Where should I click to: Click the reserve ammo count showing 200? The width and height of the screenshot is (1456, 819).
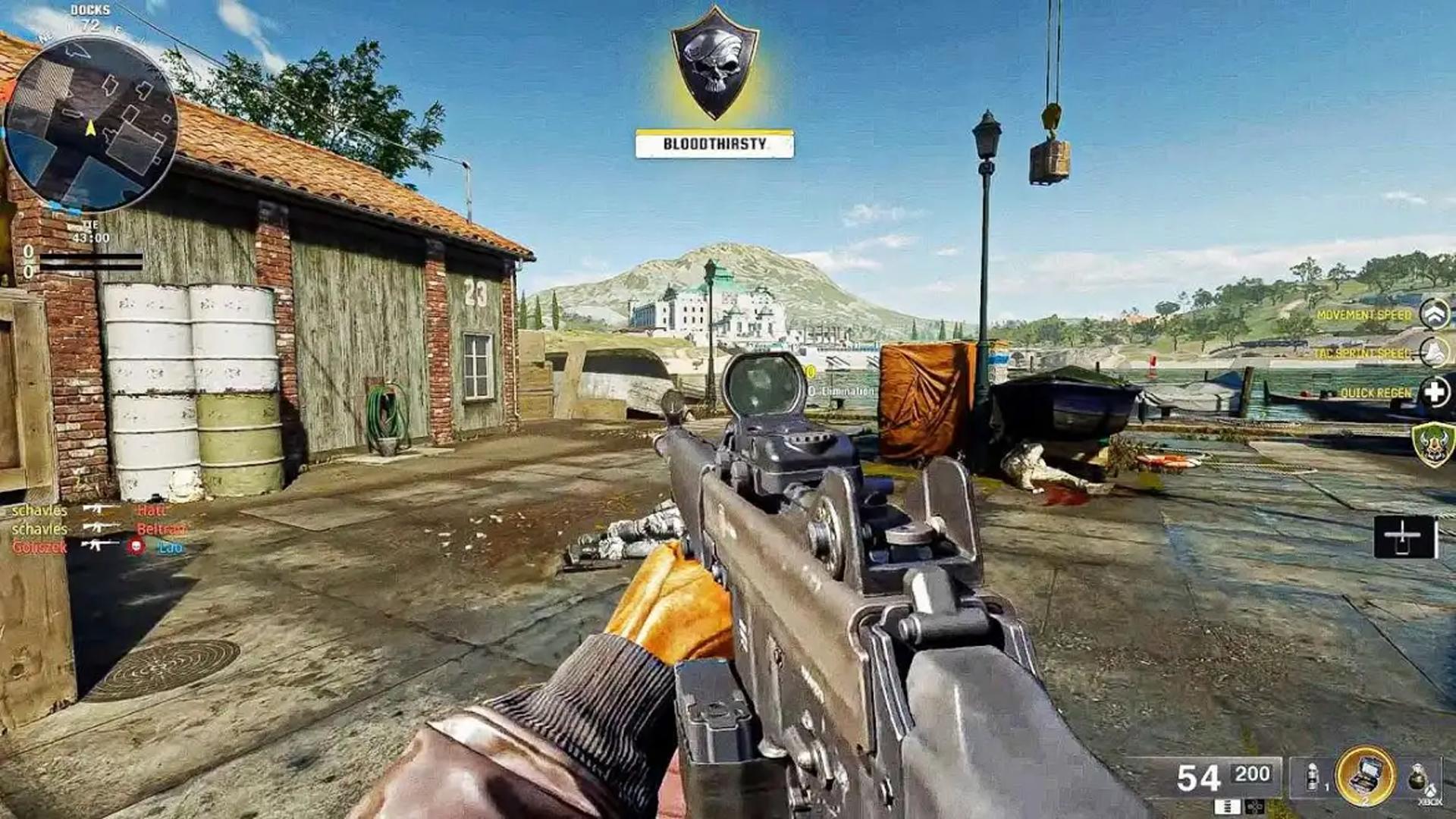[x=1253, y=773]
